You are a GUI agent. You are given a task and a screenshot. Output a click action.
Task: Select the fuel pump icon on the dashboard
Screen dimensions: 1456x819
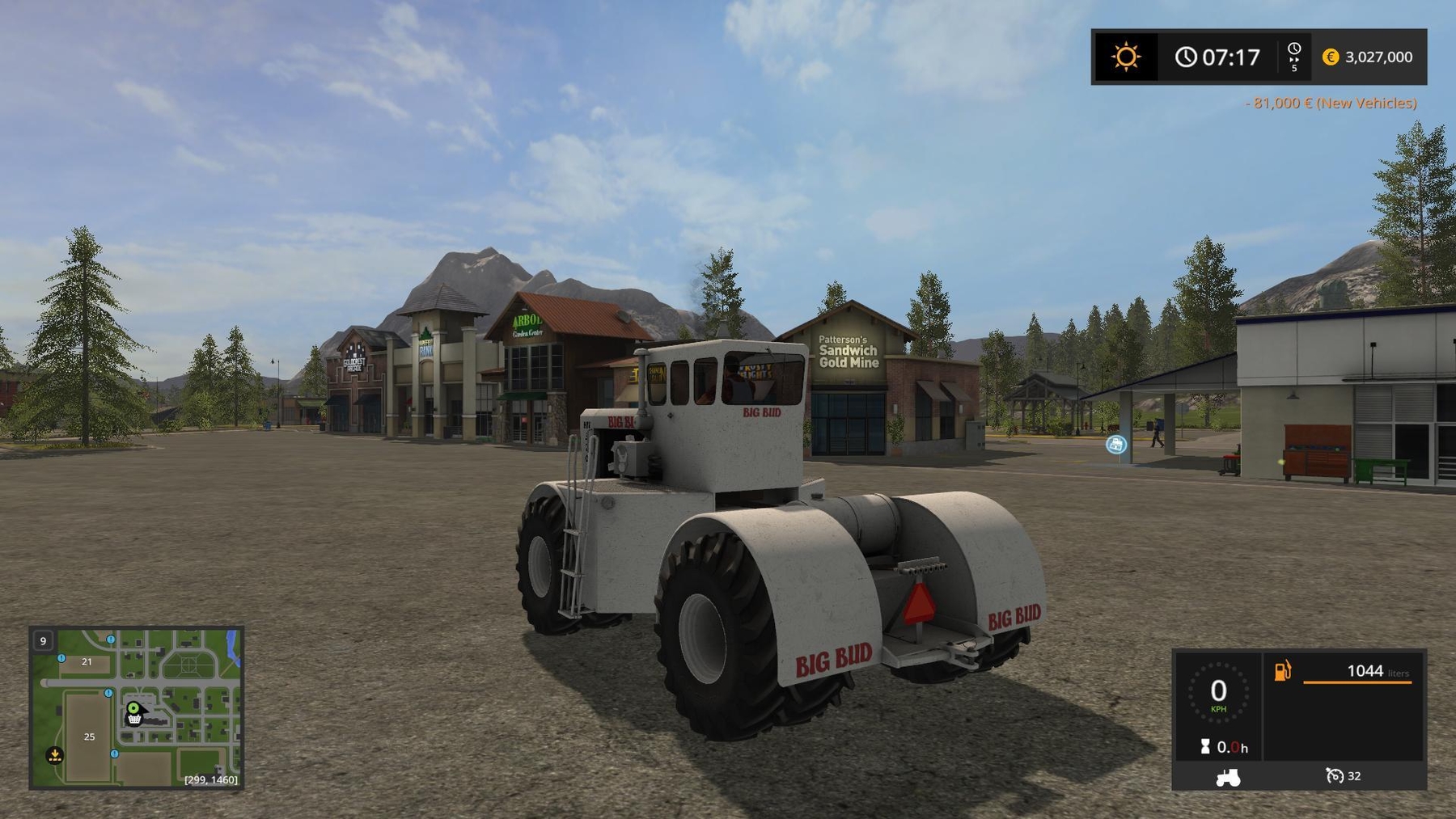coord(1281,670)
